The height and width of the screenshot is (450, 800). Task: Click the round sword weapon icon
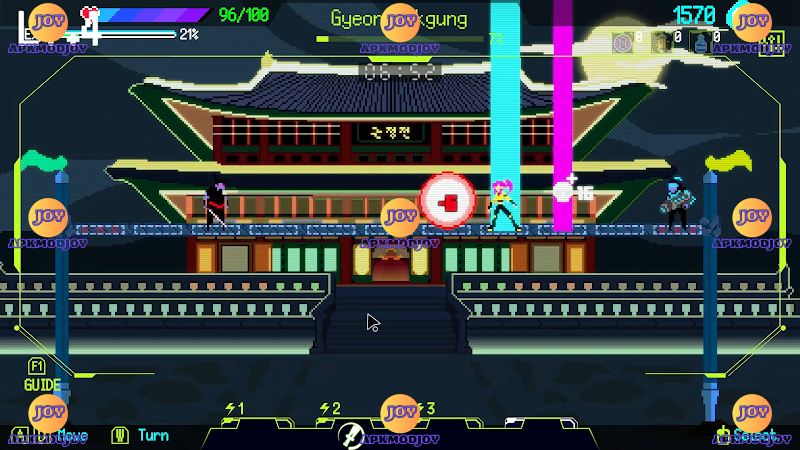tap(349, 434)
